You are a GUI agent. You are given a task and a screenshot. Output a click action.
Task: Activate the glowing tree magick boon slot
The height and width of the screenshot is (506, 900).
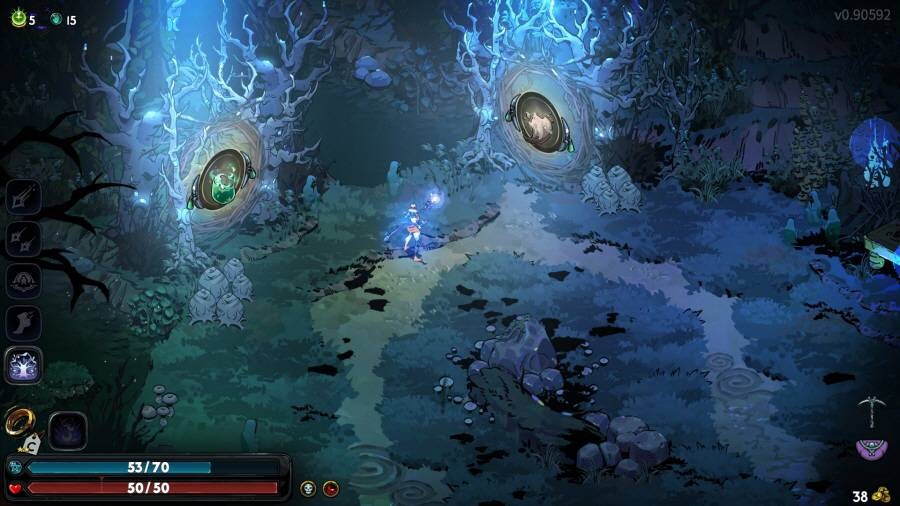tap(23, 365)
